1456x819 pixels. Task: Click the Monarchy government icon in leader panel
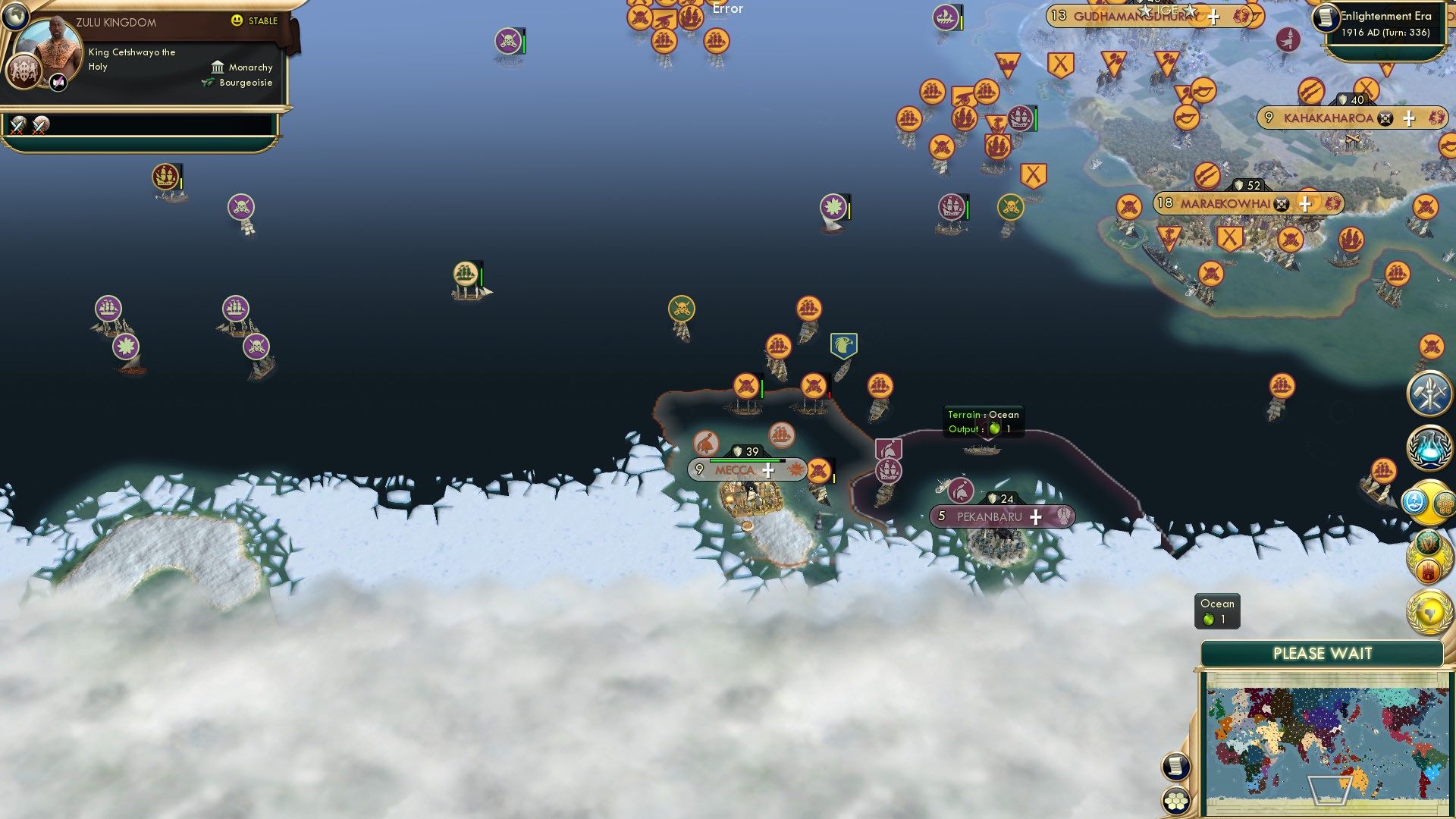218,67
